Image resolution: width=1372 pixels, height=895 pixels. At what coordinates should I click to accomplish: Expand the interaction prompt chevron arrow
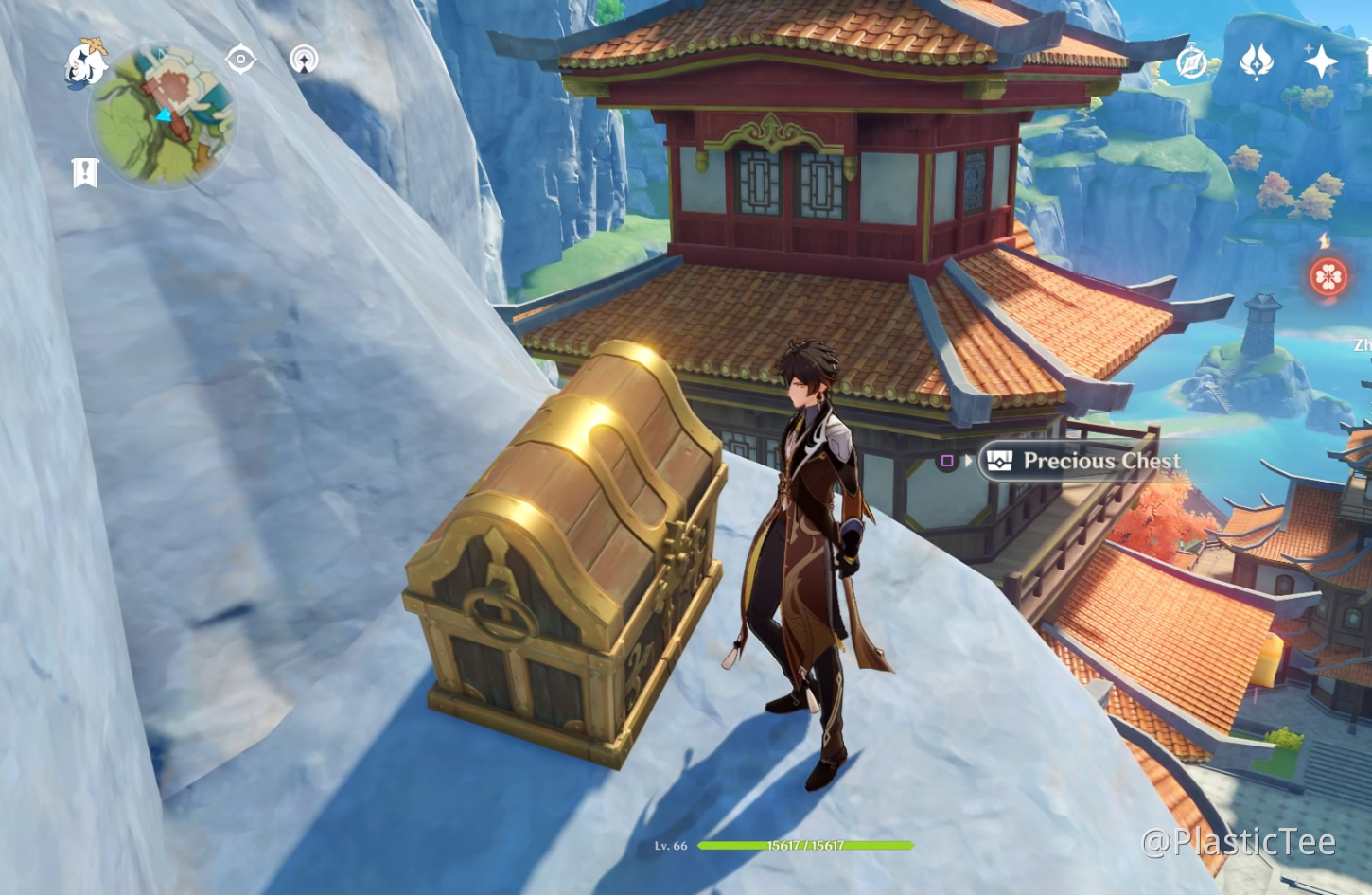[970, 463]
